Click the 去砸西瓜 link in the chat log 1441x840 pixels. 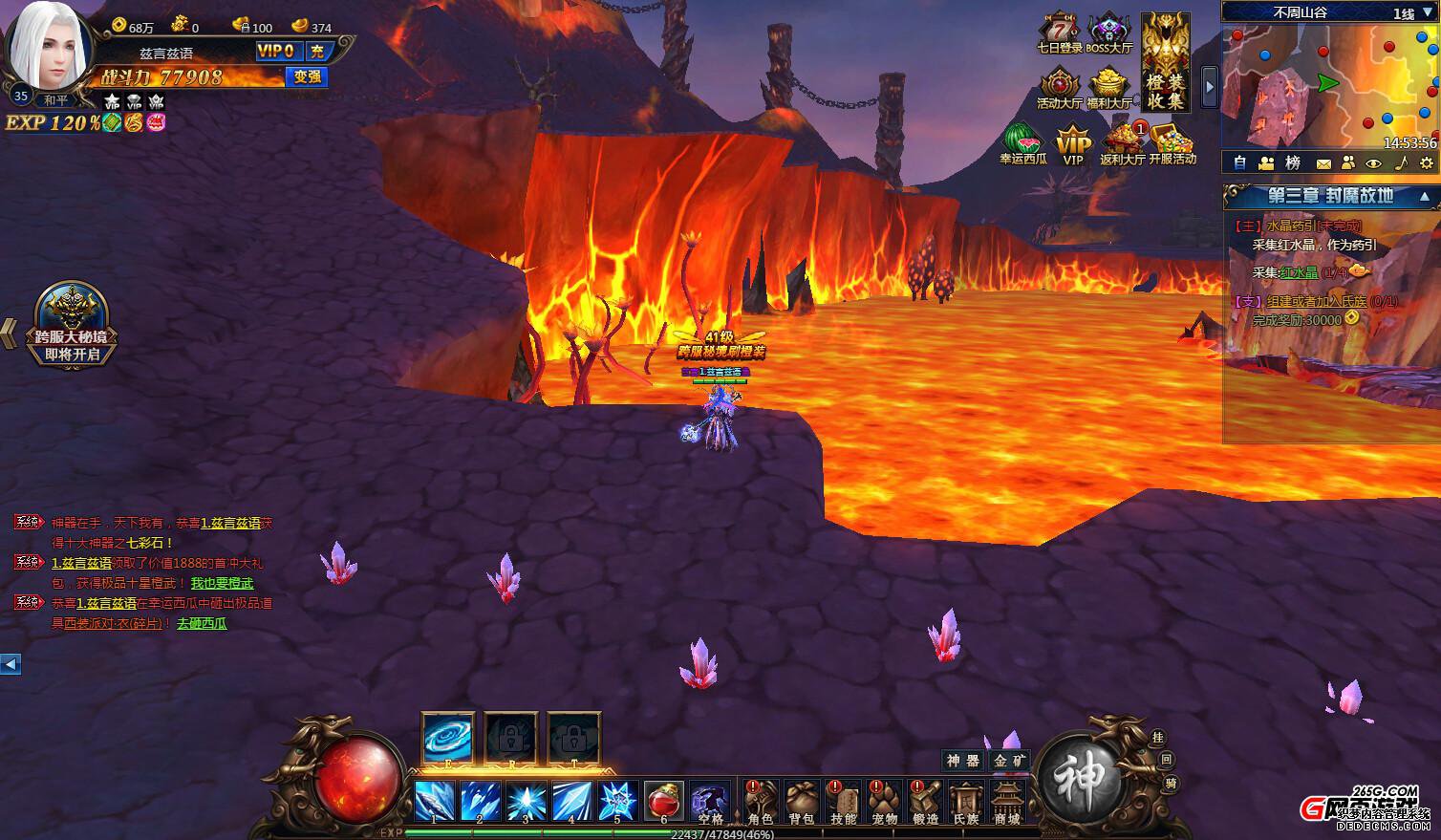tap(202, 624)
